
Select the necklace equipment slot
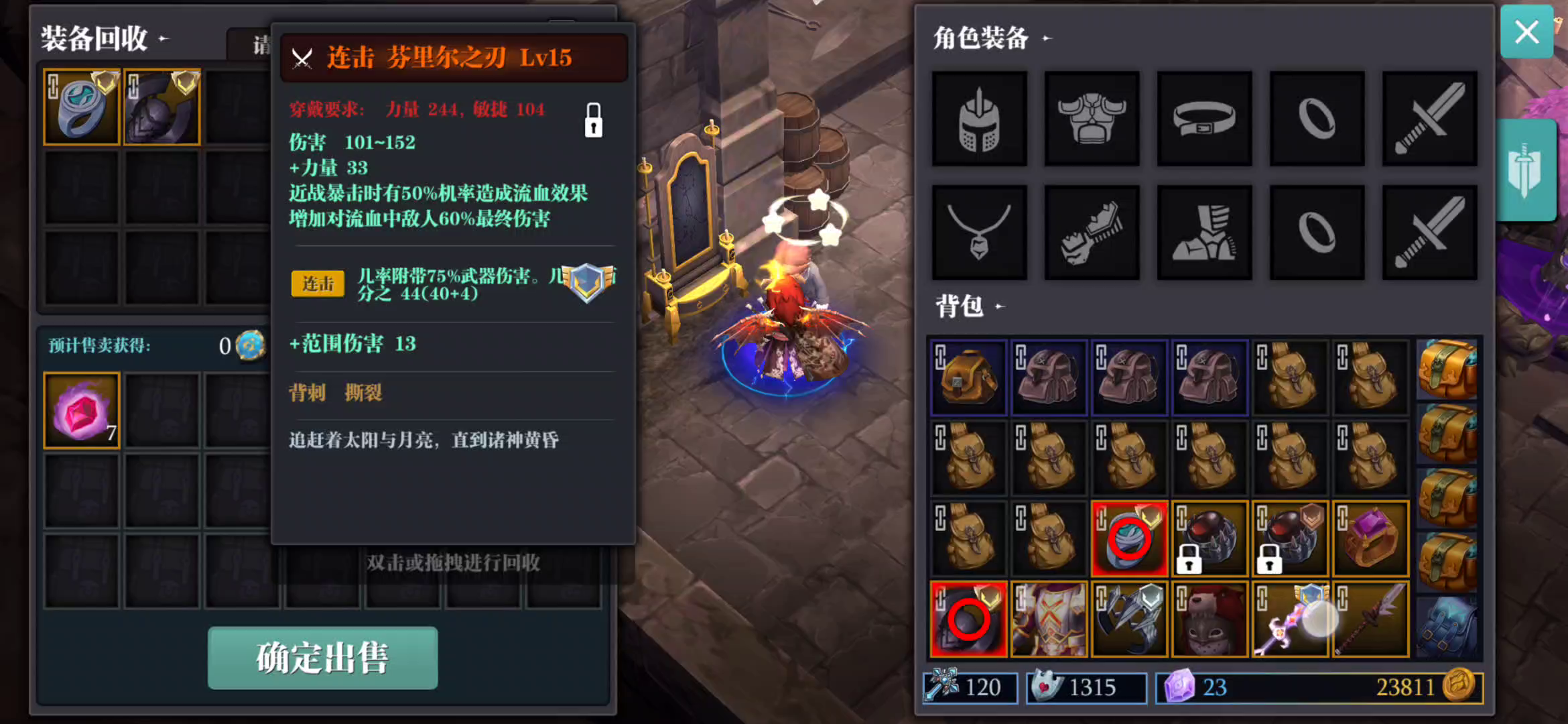pyautogui.click(x=979, y=231)
